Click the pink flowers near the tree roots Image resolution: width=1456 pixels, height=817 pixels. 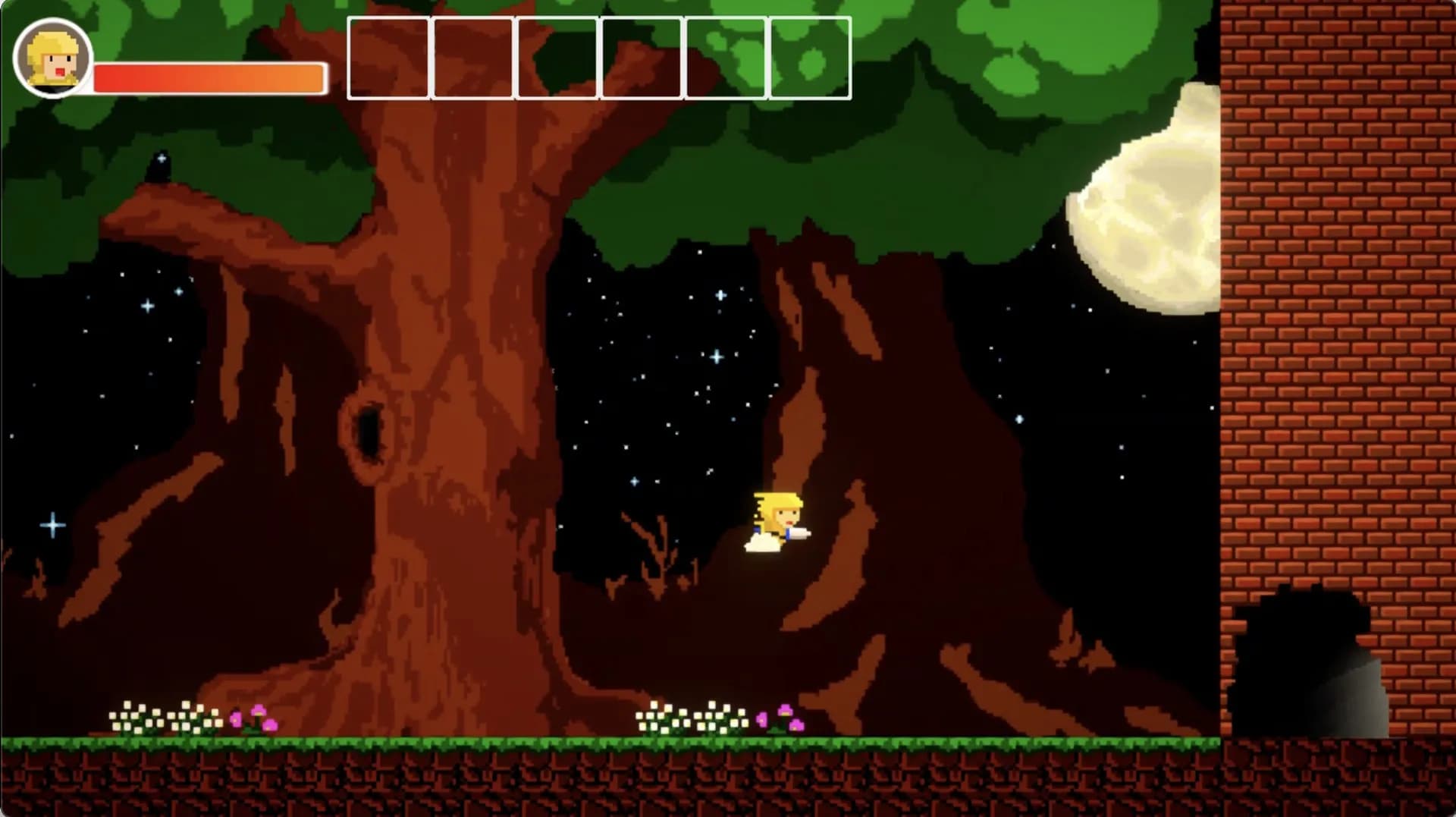pyautogui.click(x=781, y=717)
